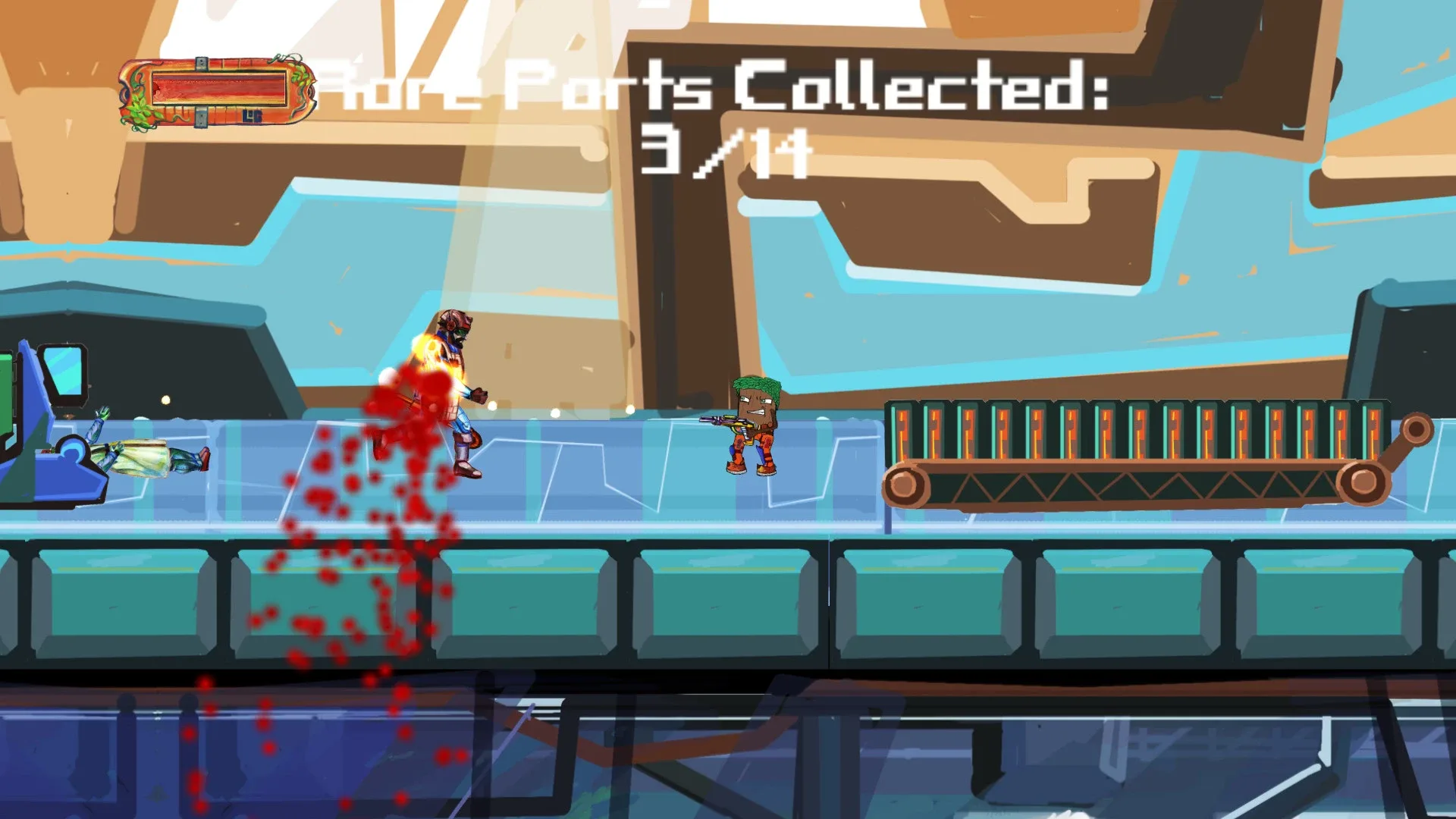
Task: Click the metal clamp atop the health bar
Action: tap(201, 63)
